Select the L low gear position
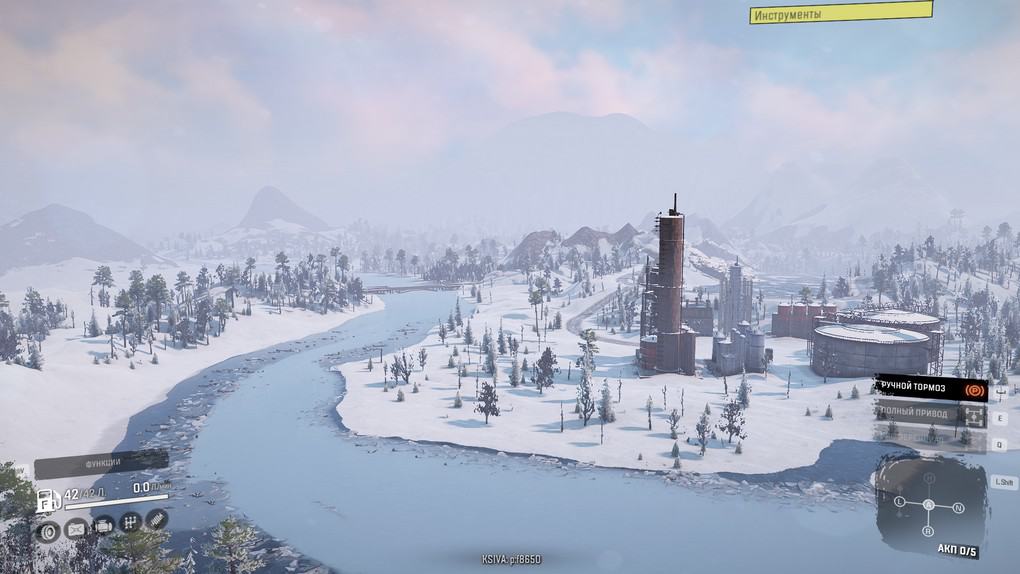This screenshot has width=1020, height=574. 899,501
